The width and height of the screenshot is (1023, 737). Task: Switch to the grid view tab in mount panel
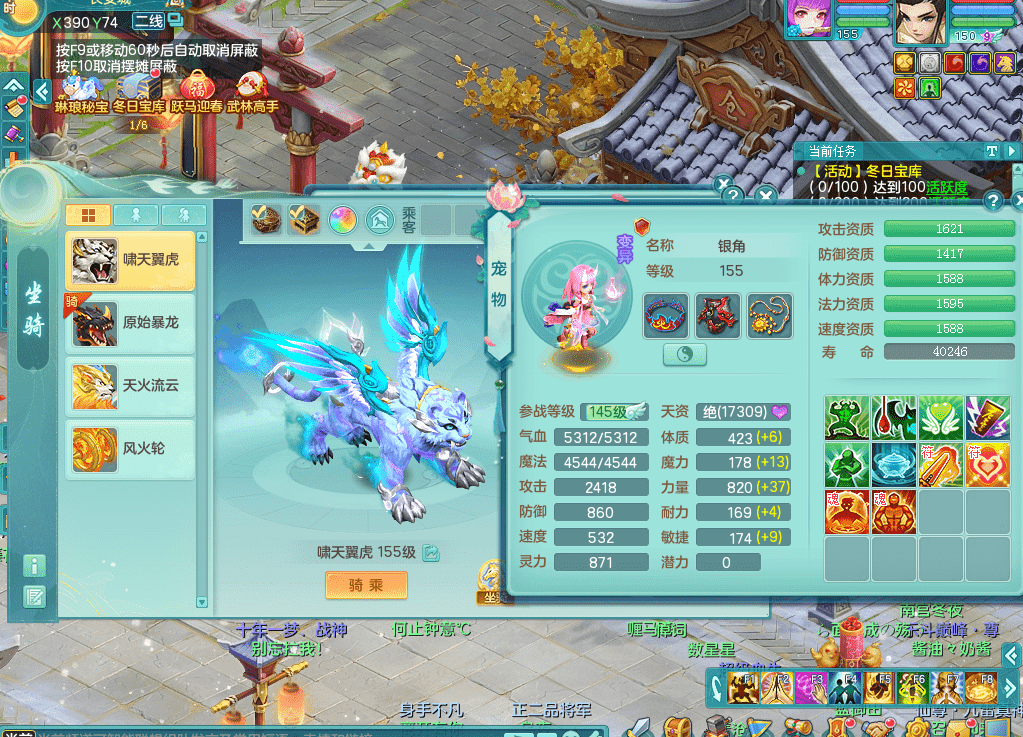[x=88, y=215]
